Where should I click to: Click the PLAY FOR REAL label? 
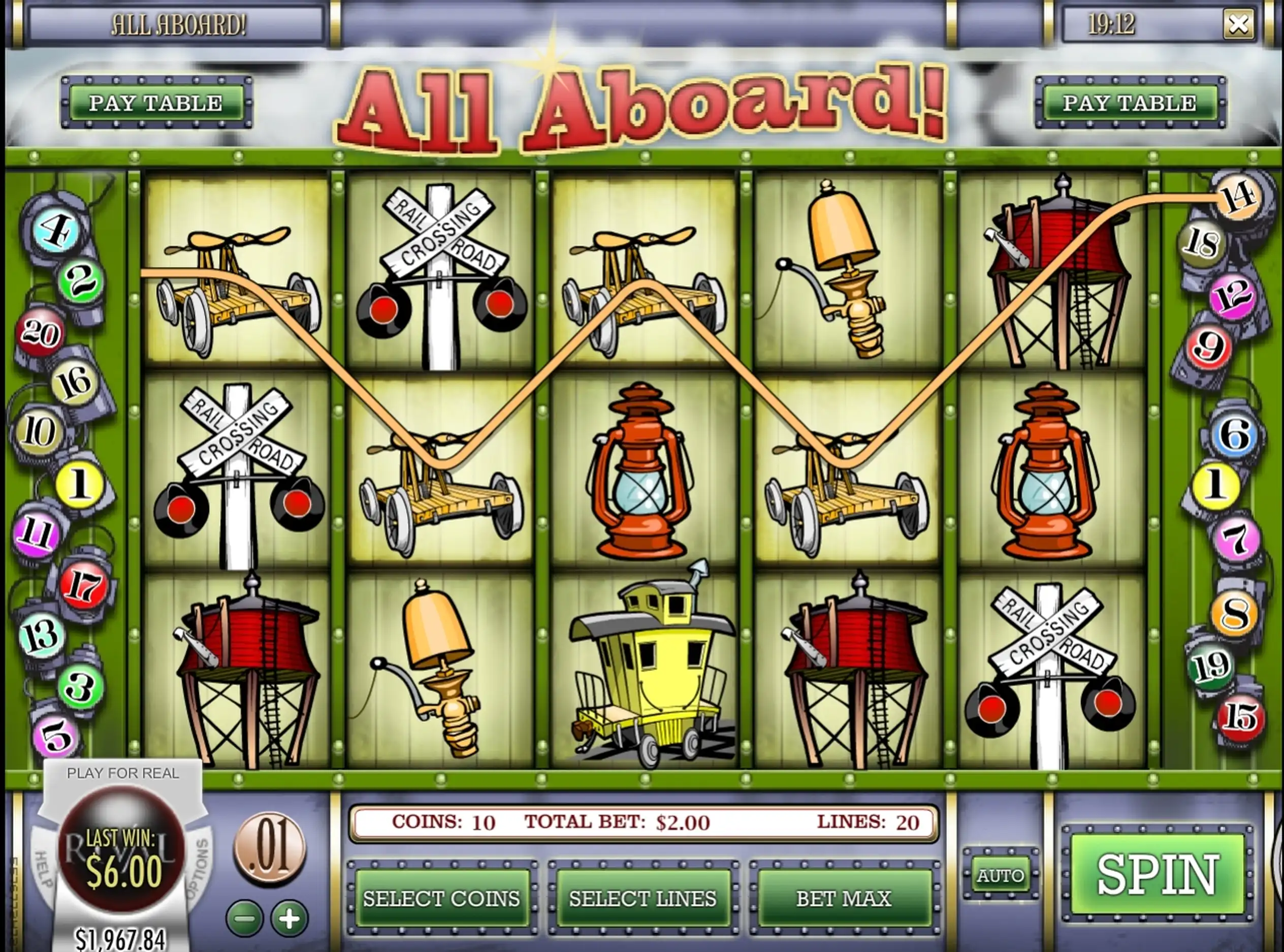click(x=123, y=773)
